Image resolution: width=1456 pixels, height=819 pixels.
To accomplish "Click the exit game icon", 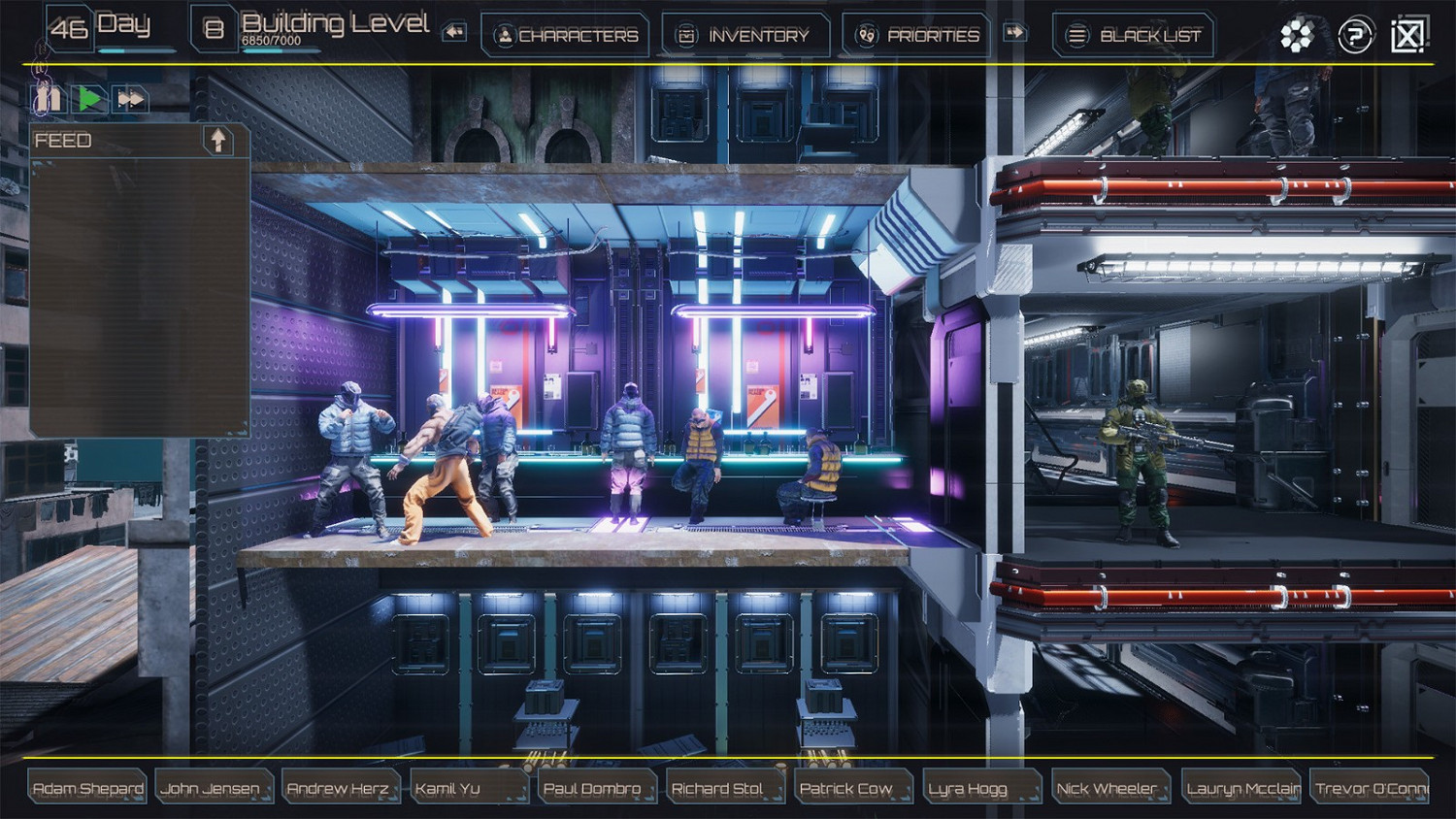I will [1407, 34].
